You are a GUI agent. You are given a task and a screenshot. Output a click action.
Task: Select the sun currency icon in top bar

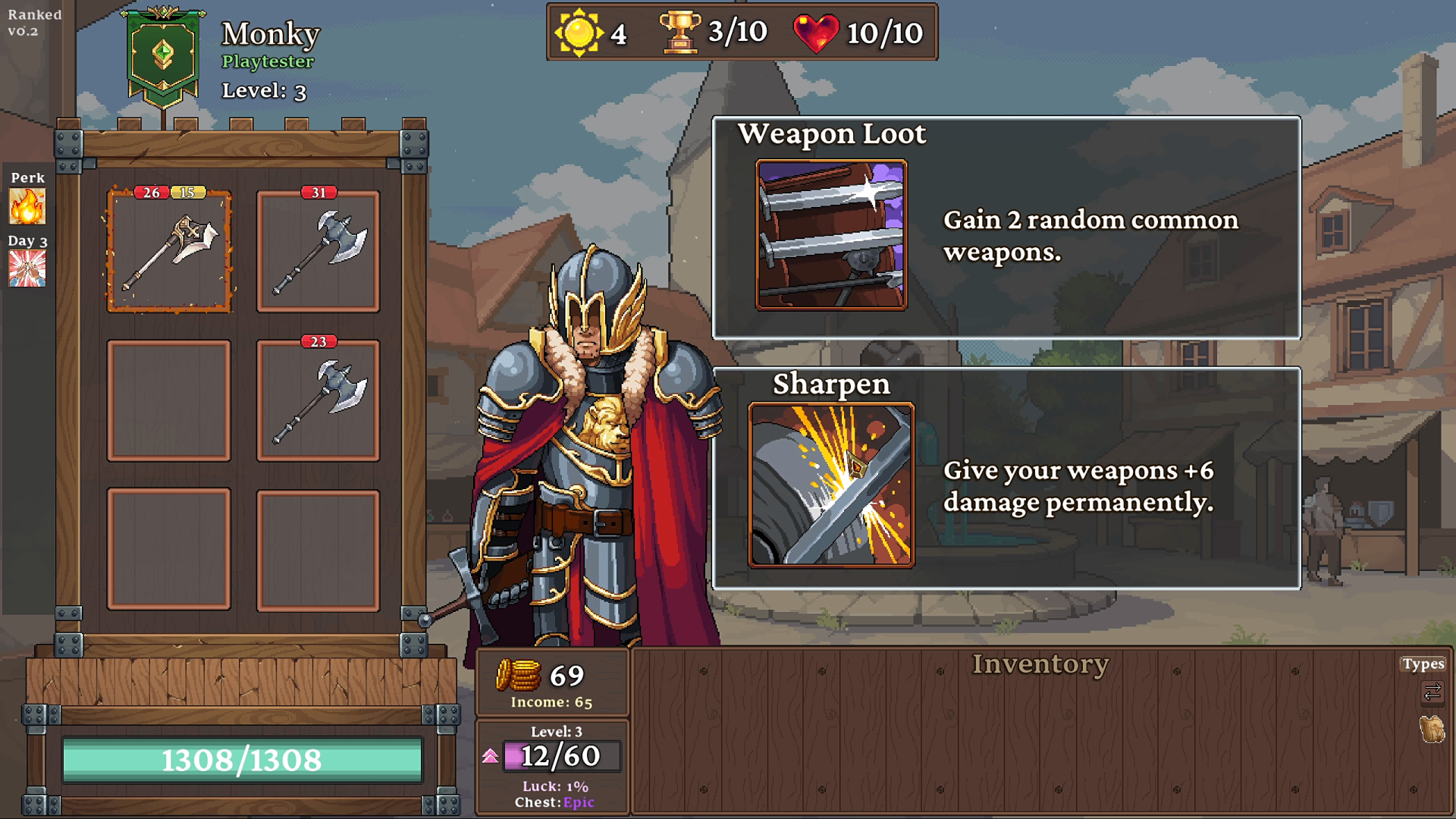(579, 32)
